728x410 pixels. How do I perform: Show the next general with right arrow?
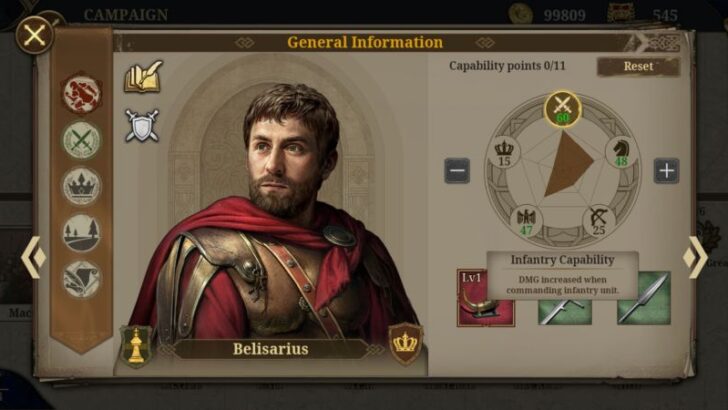pos(695,257)
